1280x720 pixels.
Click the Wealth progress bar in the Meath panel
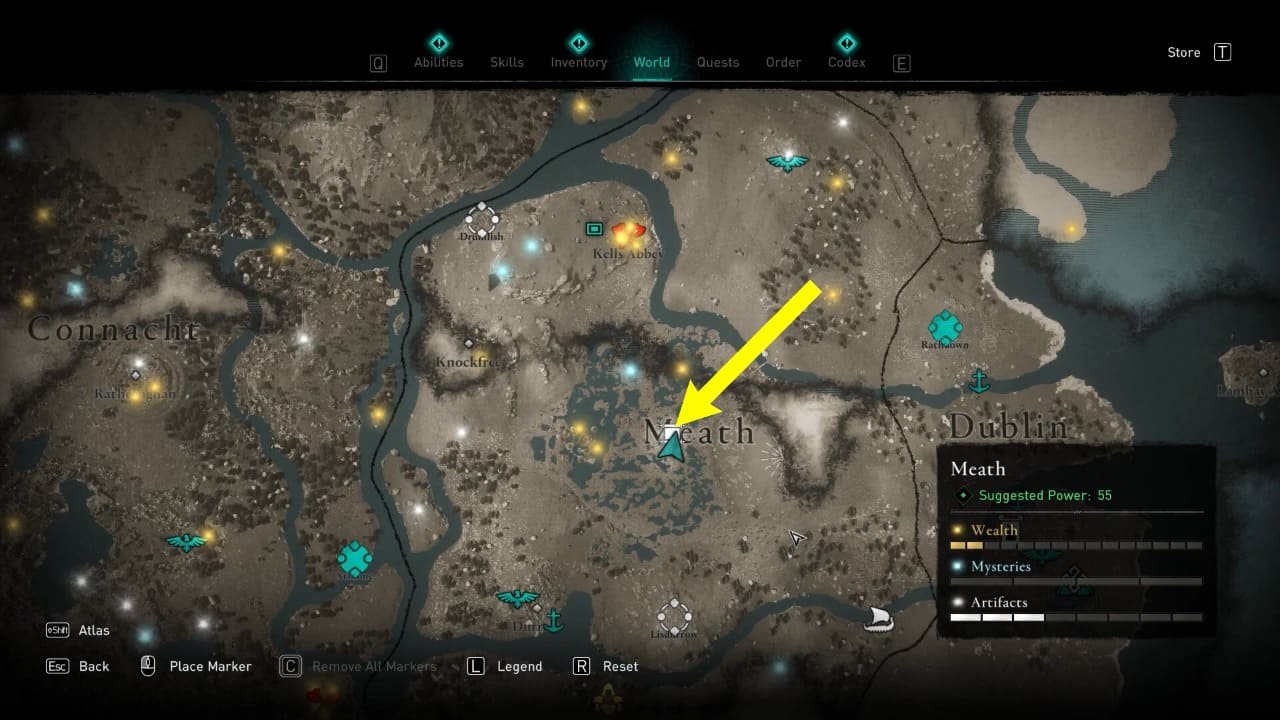(1075, 545)
